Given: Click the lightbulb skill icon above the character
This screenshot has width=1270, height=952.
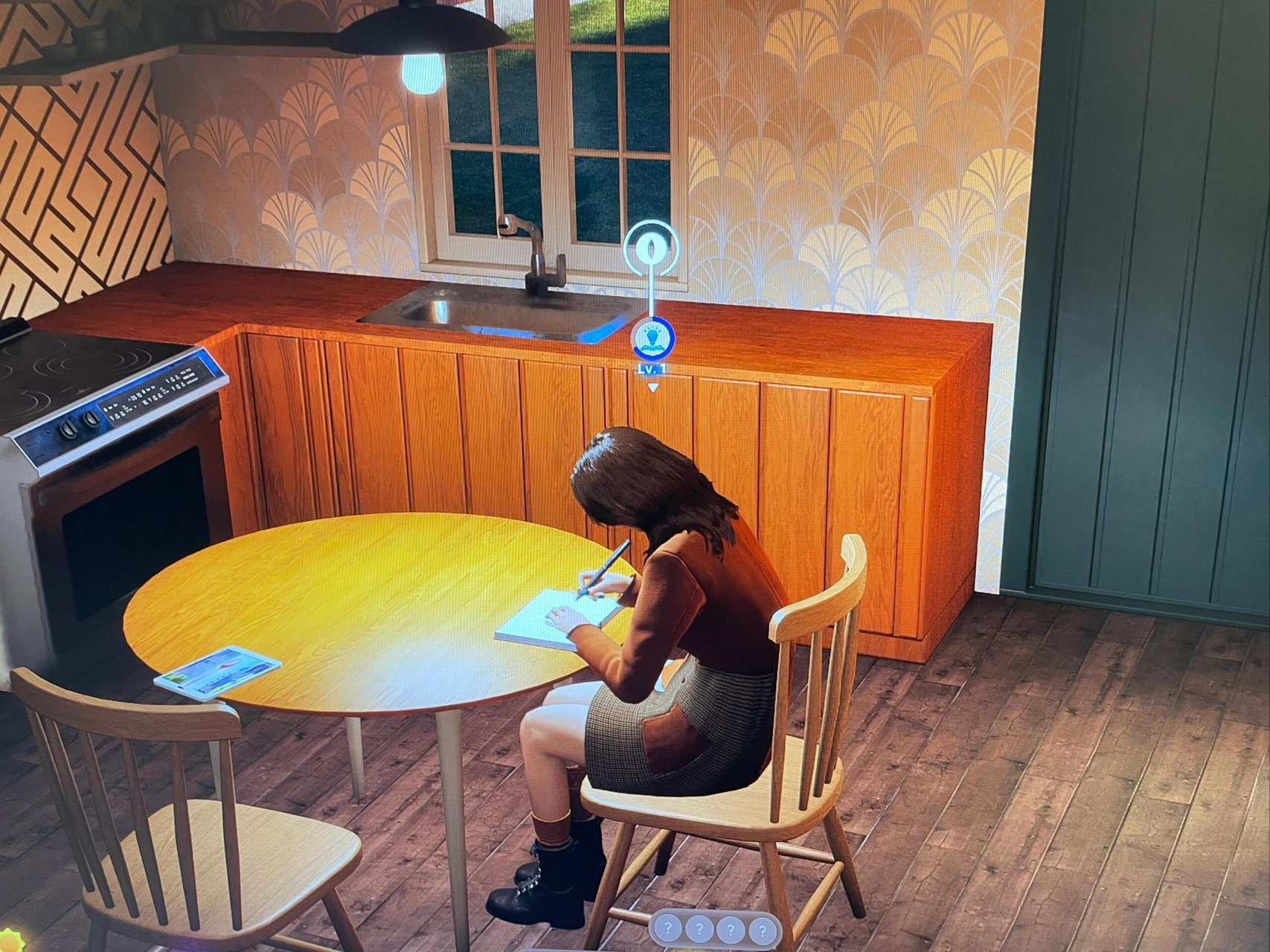Looking at the screenshot, I should click(x=652, y=339).
